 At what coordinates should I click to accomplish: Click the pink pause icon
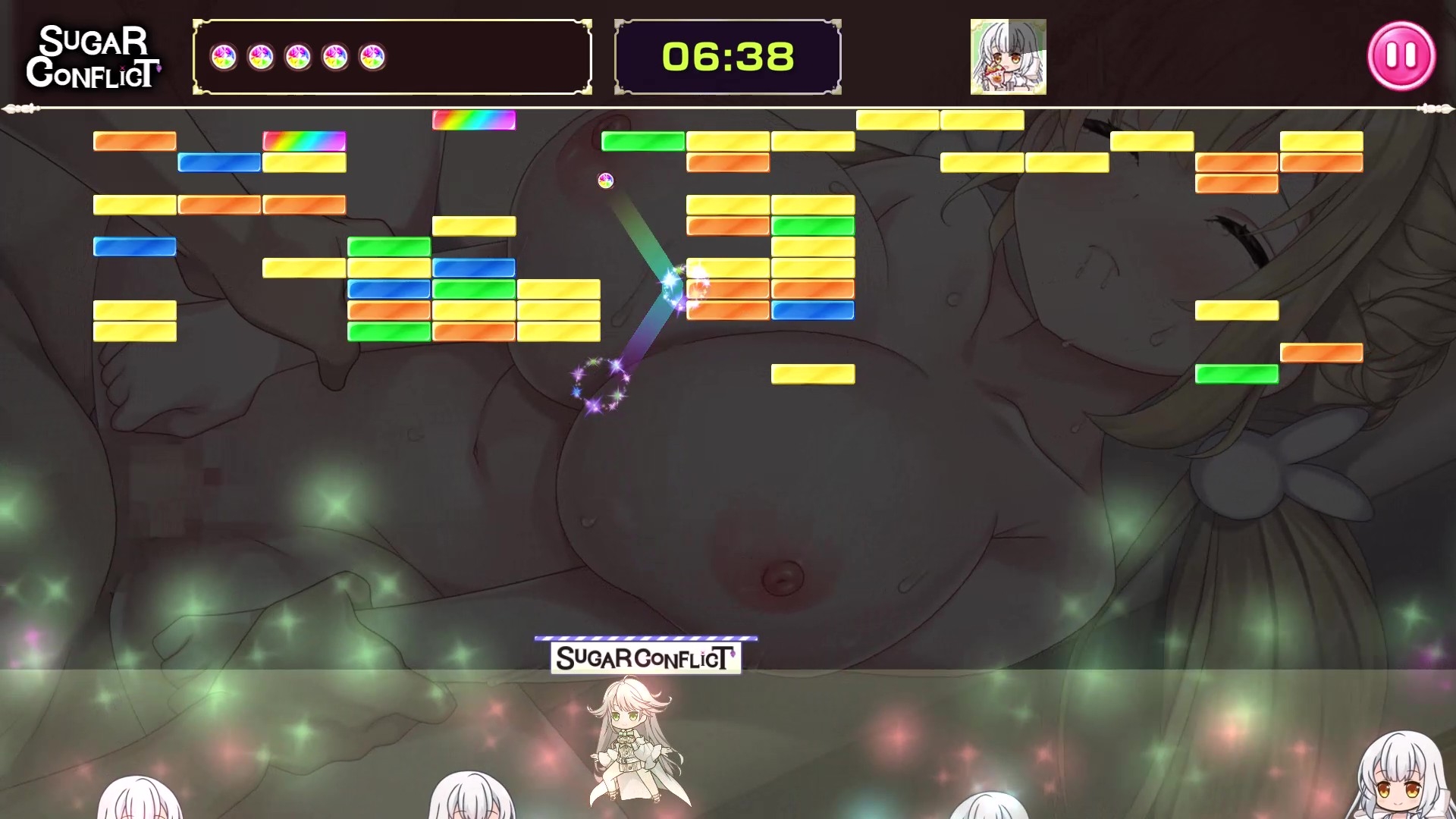point(1402,55)
